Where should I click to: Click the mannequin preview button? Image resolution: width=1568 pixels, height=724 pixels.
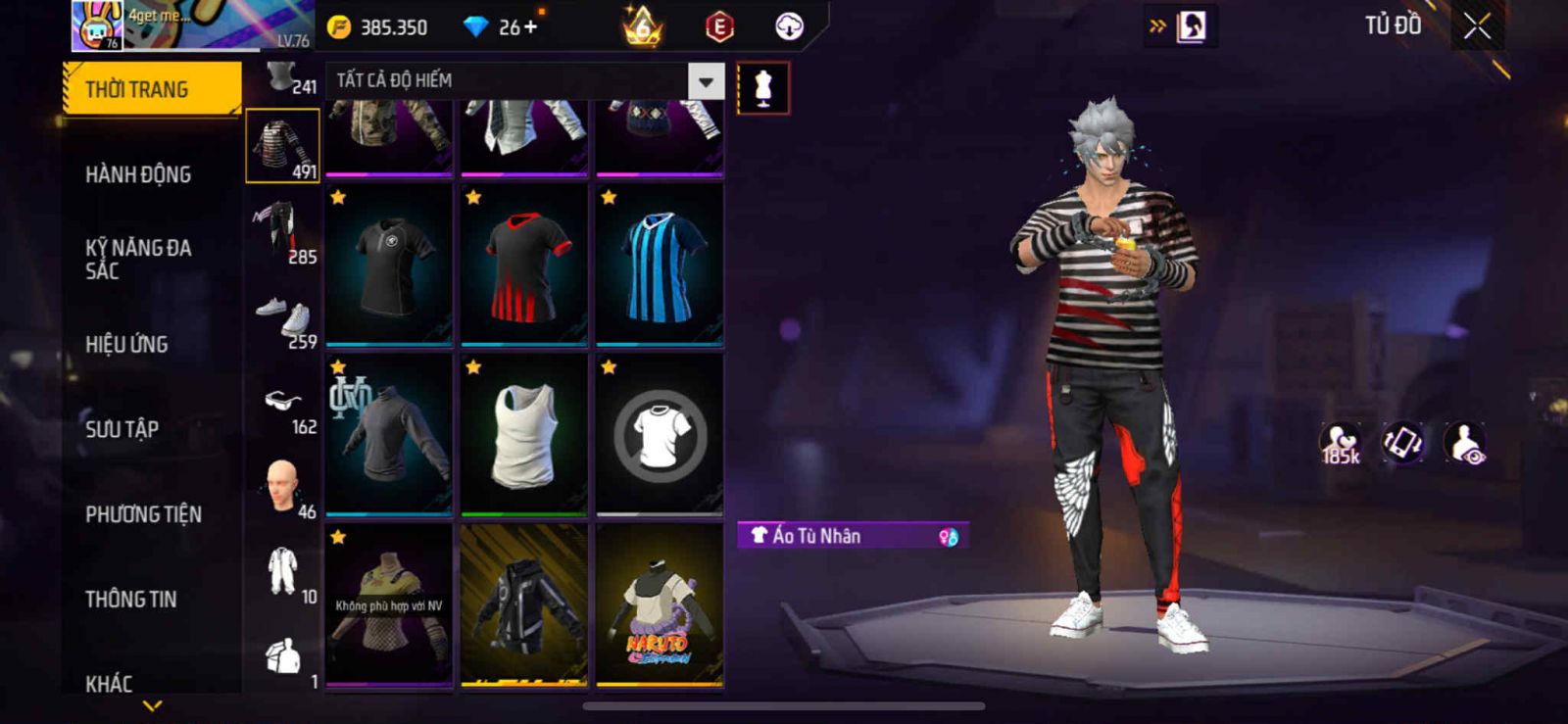pyautogui.click(x=762, y=88)
